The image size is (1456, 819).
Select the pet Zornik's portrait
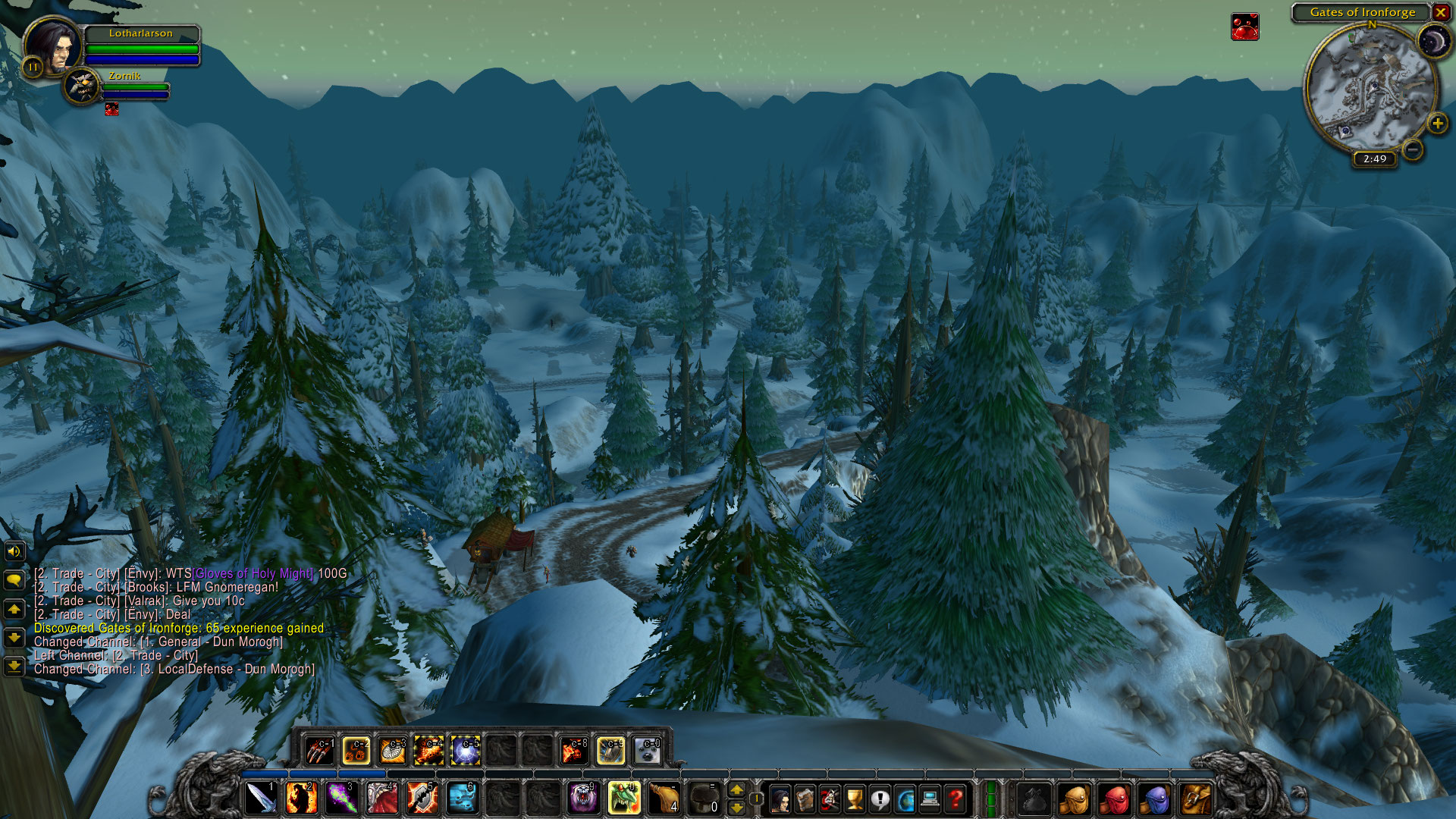click(81, 86)
